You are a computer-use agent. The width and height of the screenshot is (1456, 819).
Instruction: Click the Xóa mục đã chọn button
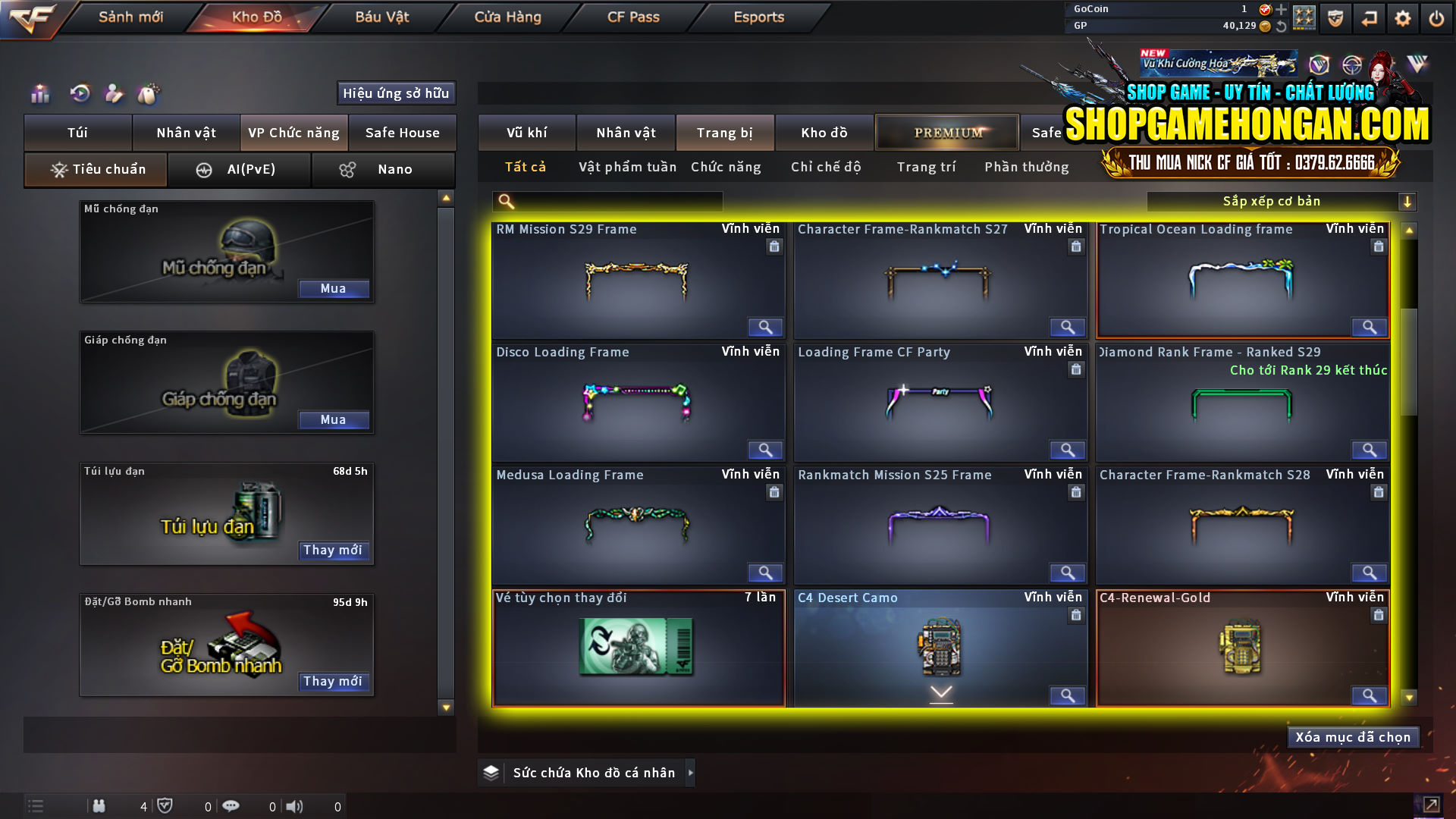1353,736
